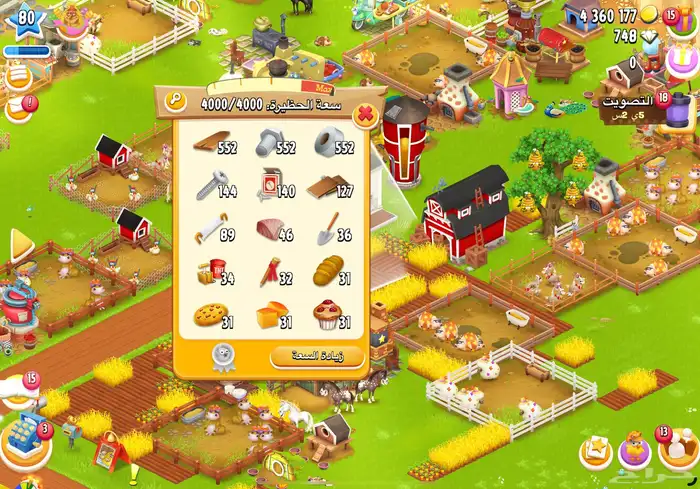The image size is (700, 489).
Task: Open the cash register shop button
Action: [x=27, y=438]
